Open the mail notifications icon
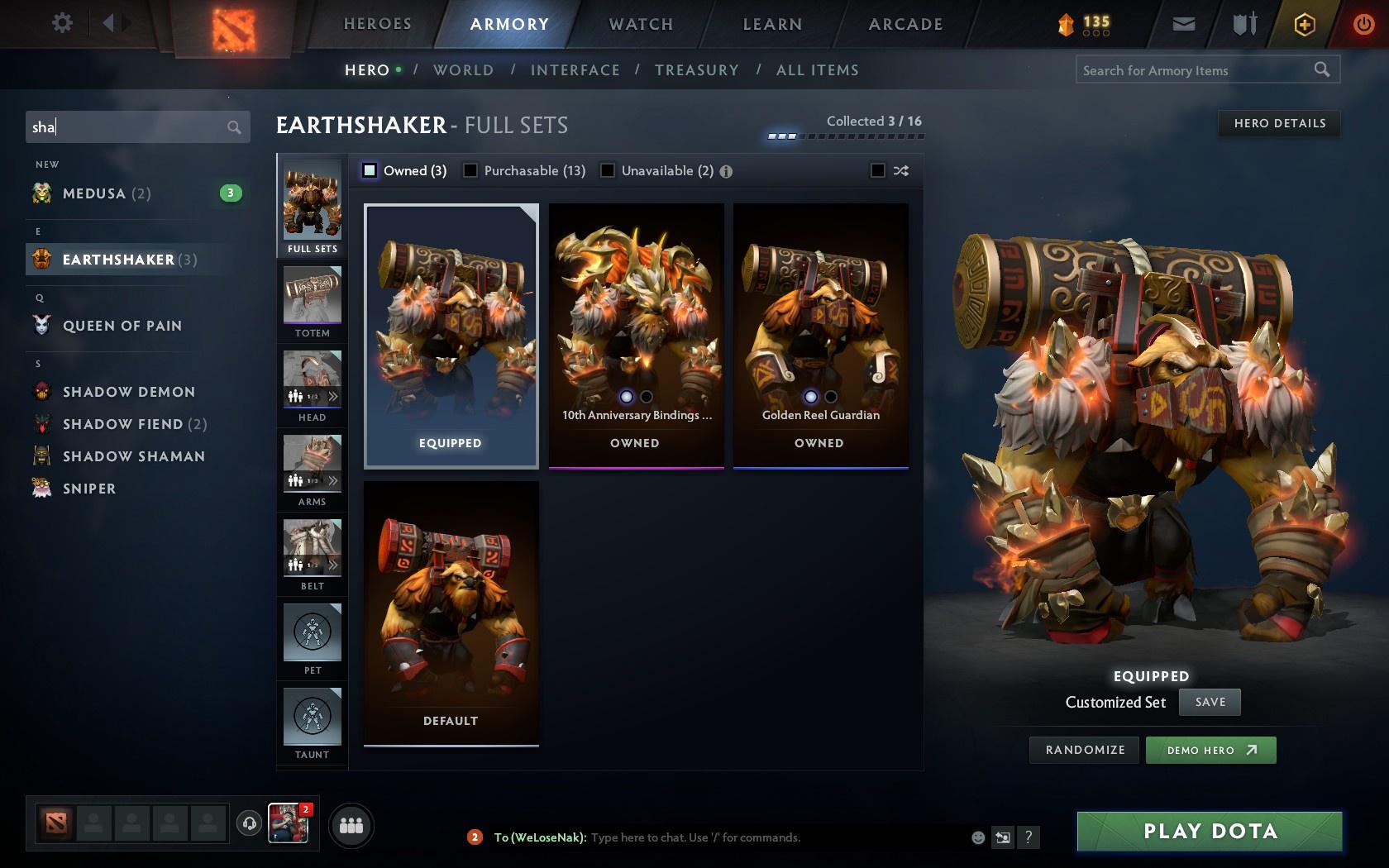Viewport: 1389px width, 868px height. click(x=1182, y=23)
